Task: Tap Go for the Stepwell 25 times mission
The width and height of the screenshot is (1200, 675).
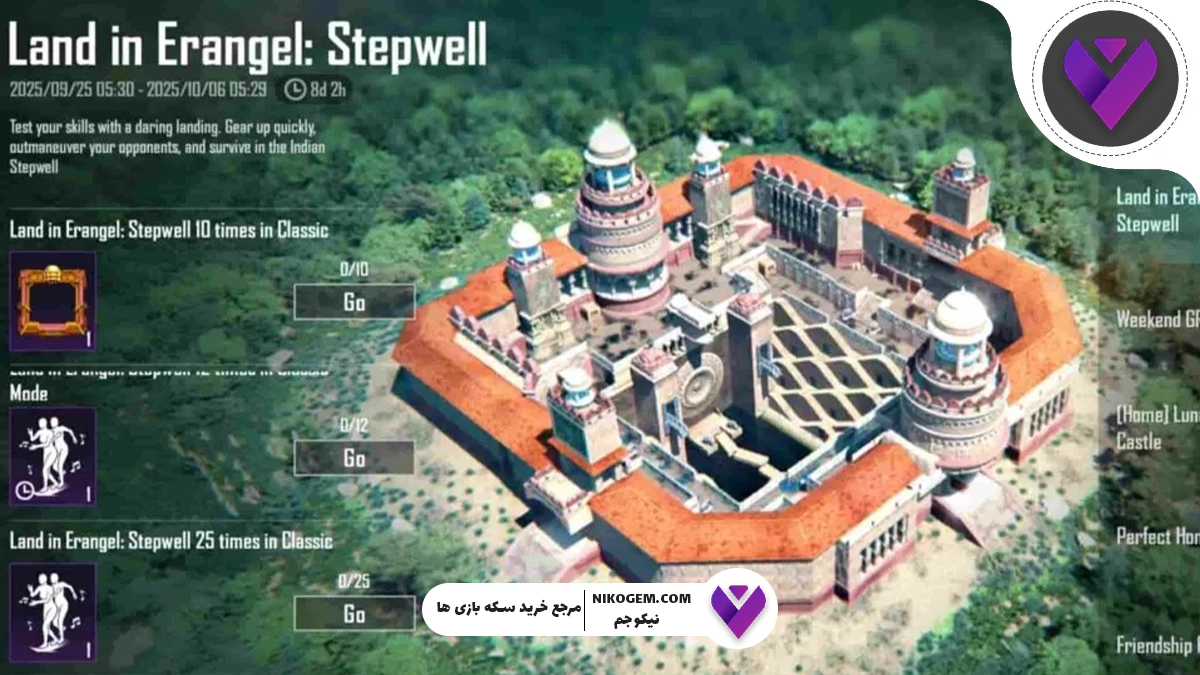Action: [354, 613]
